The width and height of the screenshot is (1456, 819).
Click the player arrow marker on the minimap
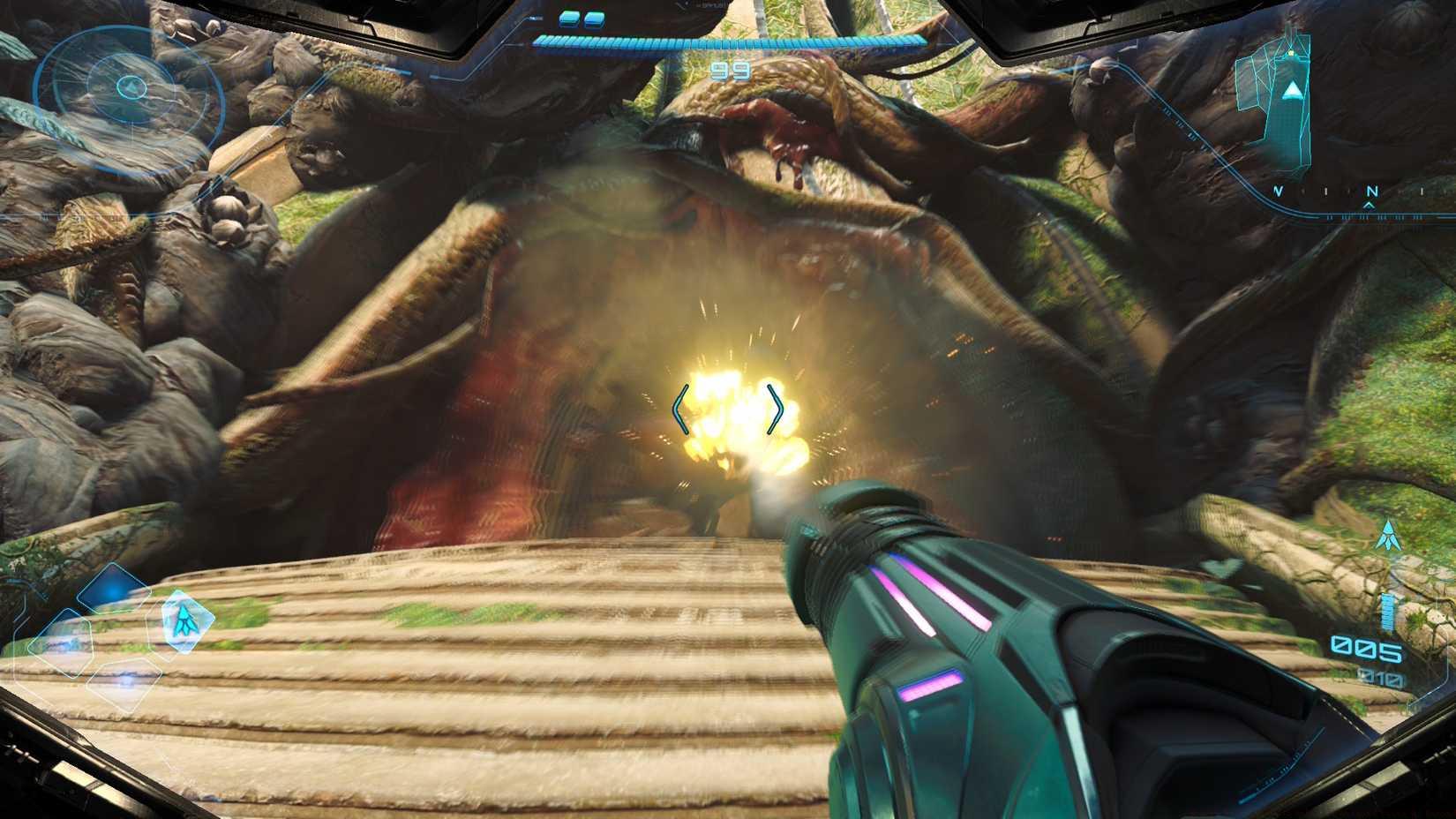(1293, 90)
